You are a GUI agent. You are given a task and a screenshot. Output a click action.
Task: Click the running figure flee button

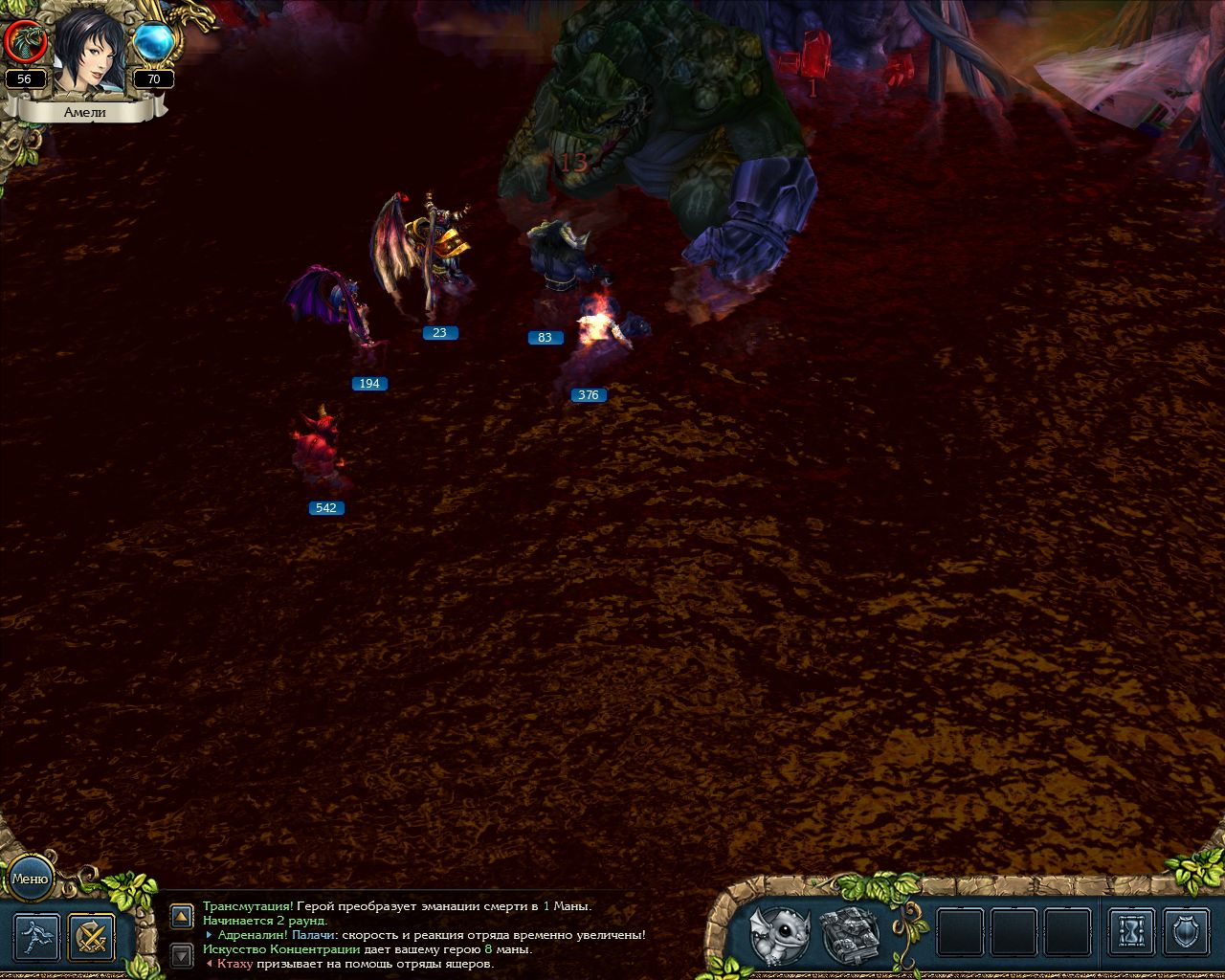pos(37,937)
